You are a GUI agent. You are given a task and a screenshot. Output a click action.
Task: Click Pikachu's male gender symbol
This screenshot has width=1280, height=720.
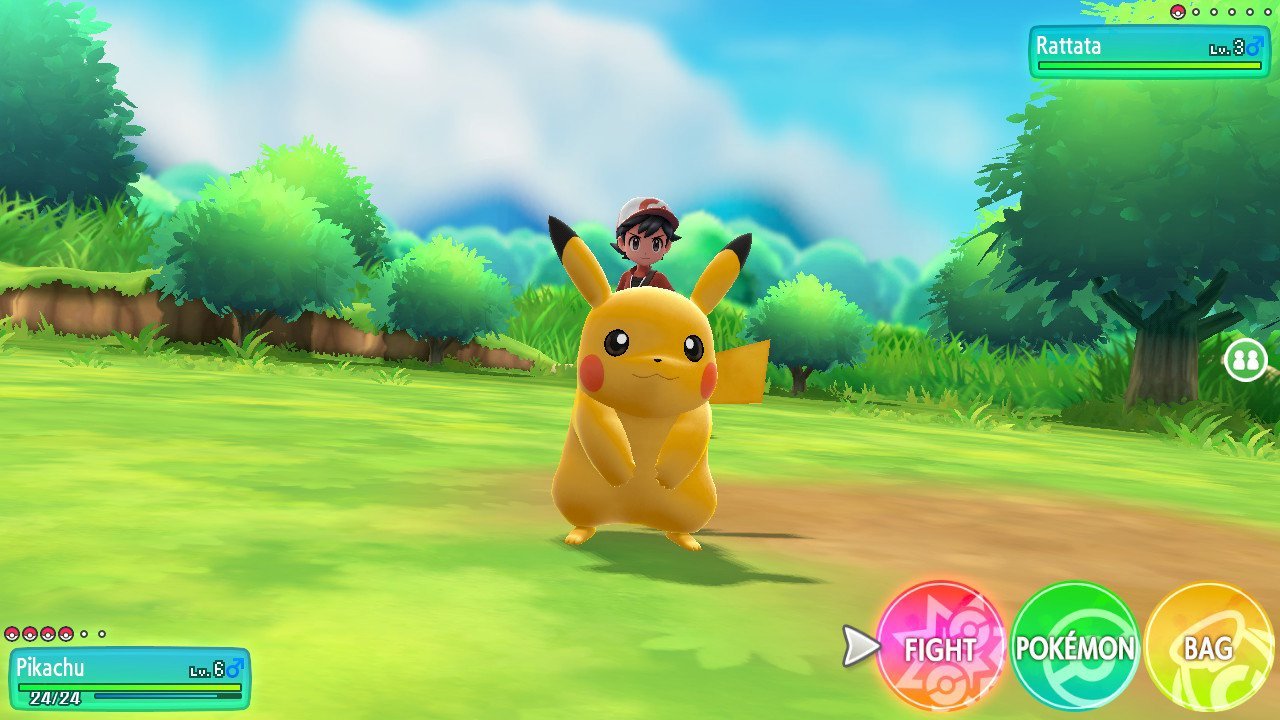tap(234, 668)
